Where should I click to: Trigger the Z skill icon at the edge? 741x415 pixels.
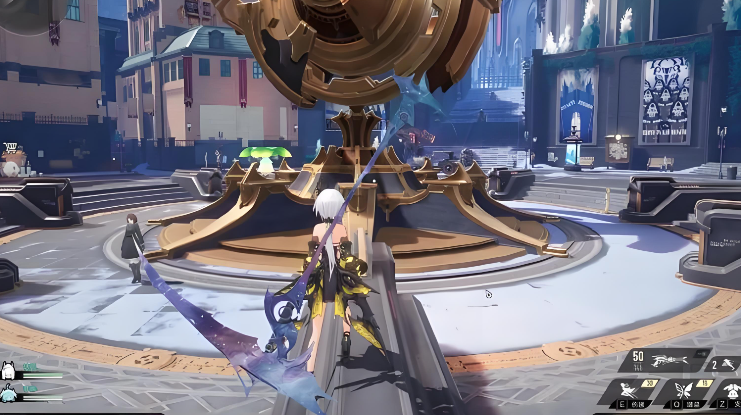[732, 391]
